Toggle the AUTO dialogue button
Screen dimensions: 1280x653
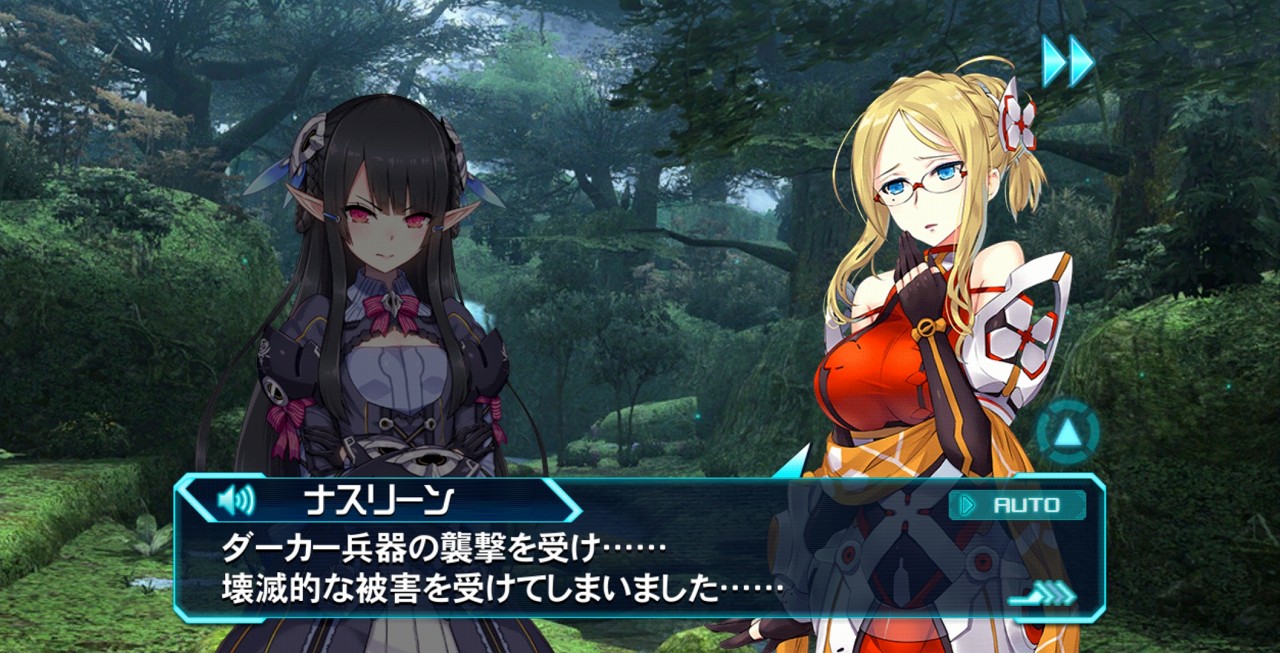click(x=1017, y=505)
